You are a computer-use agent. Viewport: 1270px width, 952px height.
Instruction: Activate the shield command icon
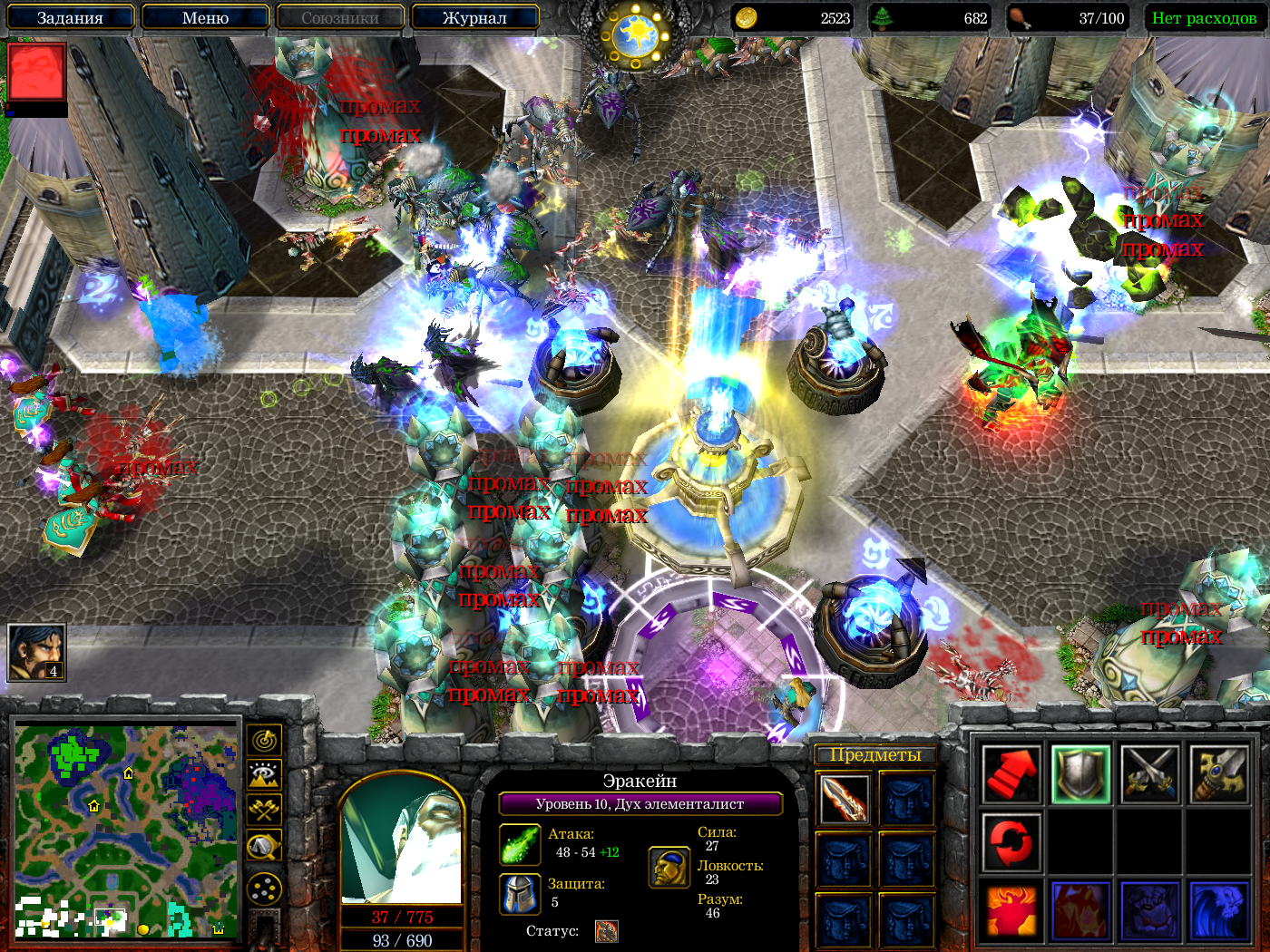(1080, 775)
